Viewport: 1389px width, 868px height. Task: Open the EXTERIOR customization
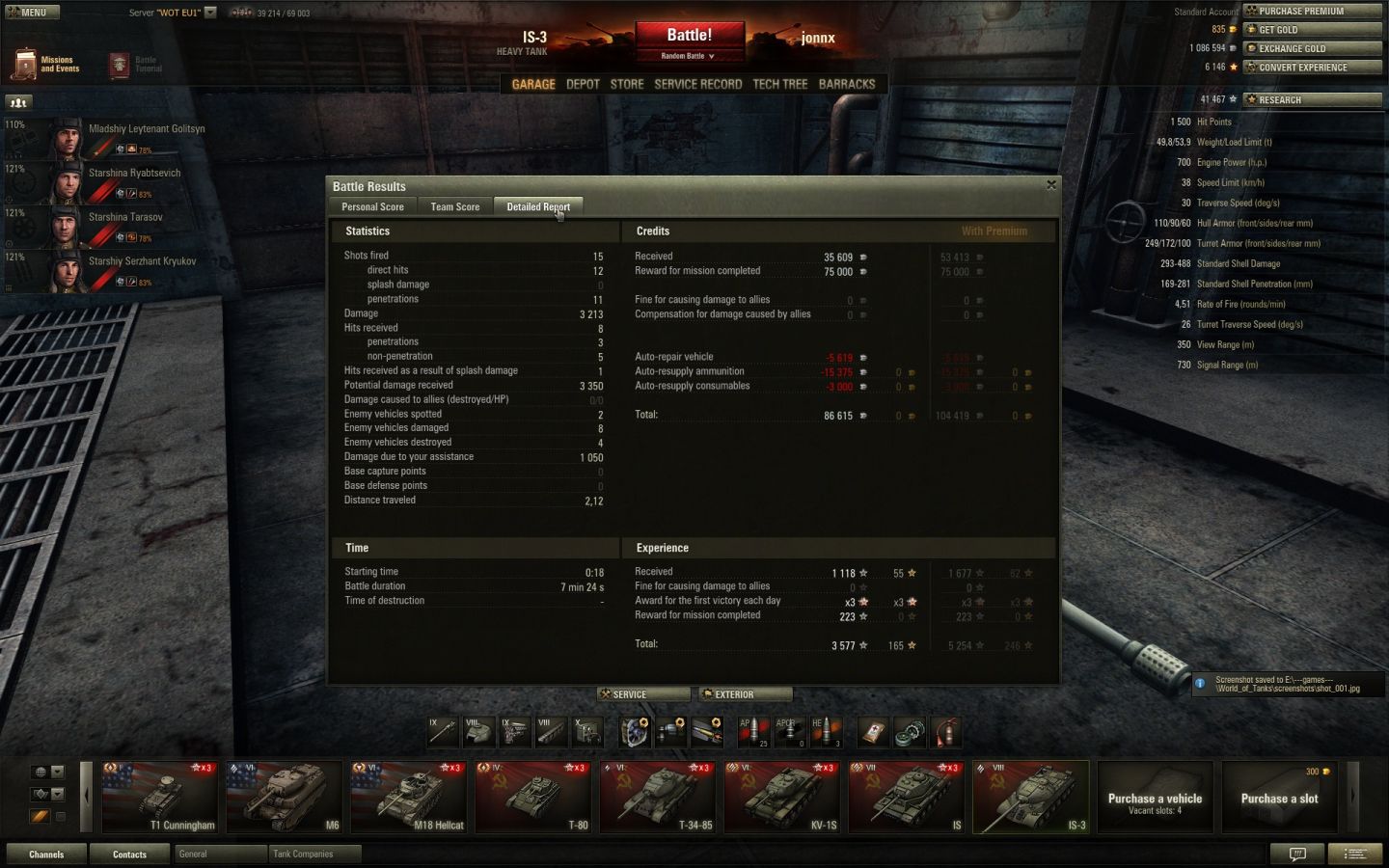coord(746,694)
